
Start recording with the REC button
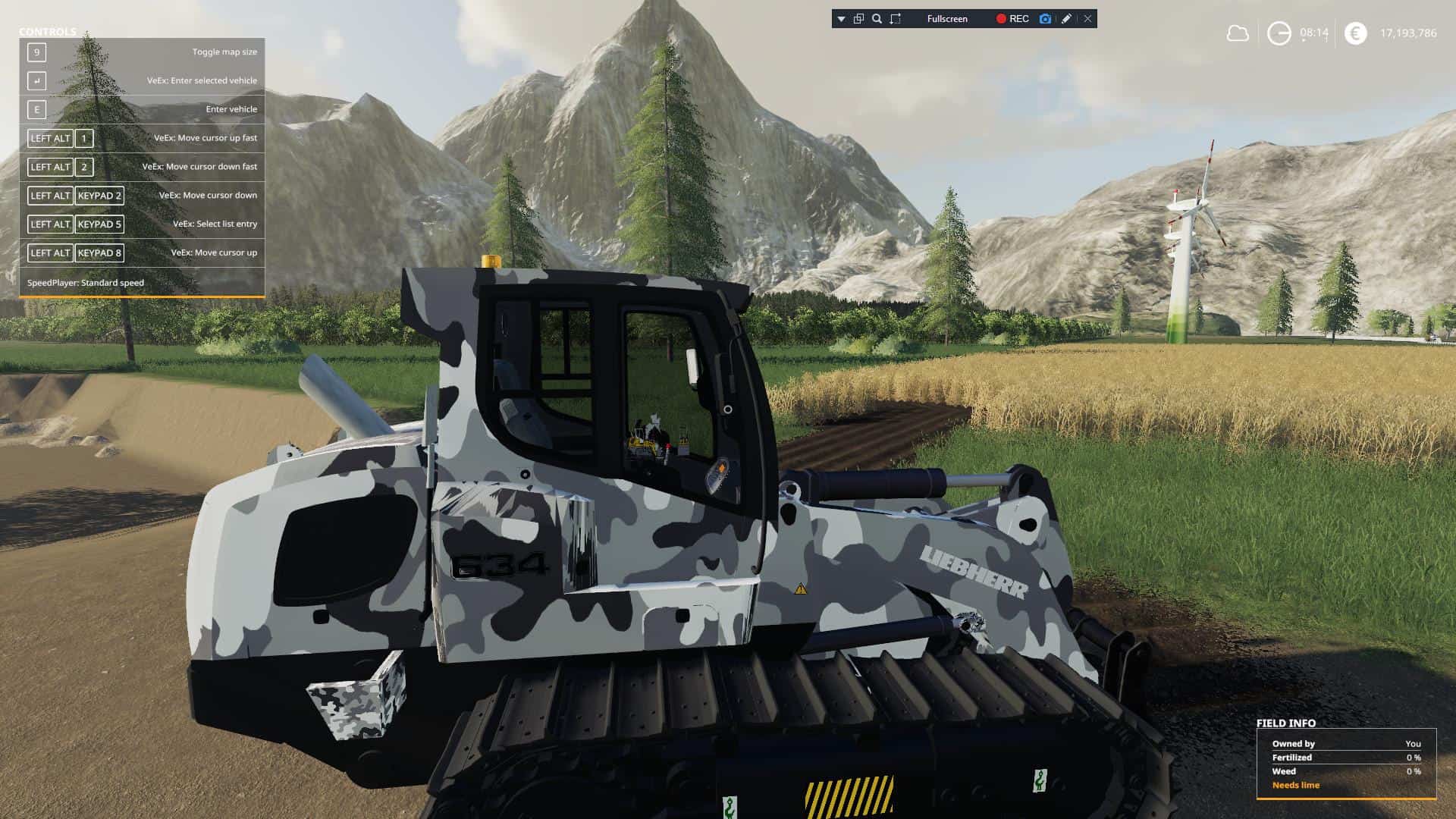pos(1012,19)
